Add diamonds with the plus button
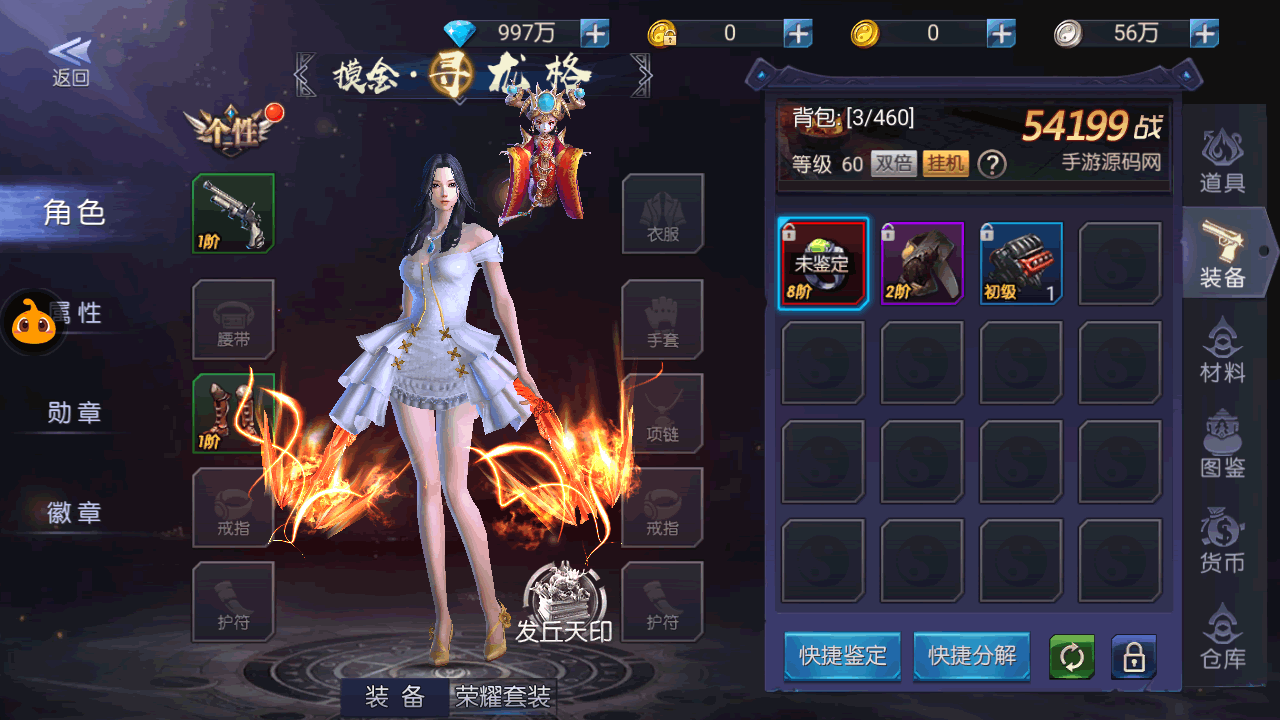Image resolution: width=1280 pixels, height=720 pixels. (595, 33)
